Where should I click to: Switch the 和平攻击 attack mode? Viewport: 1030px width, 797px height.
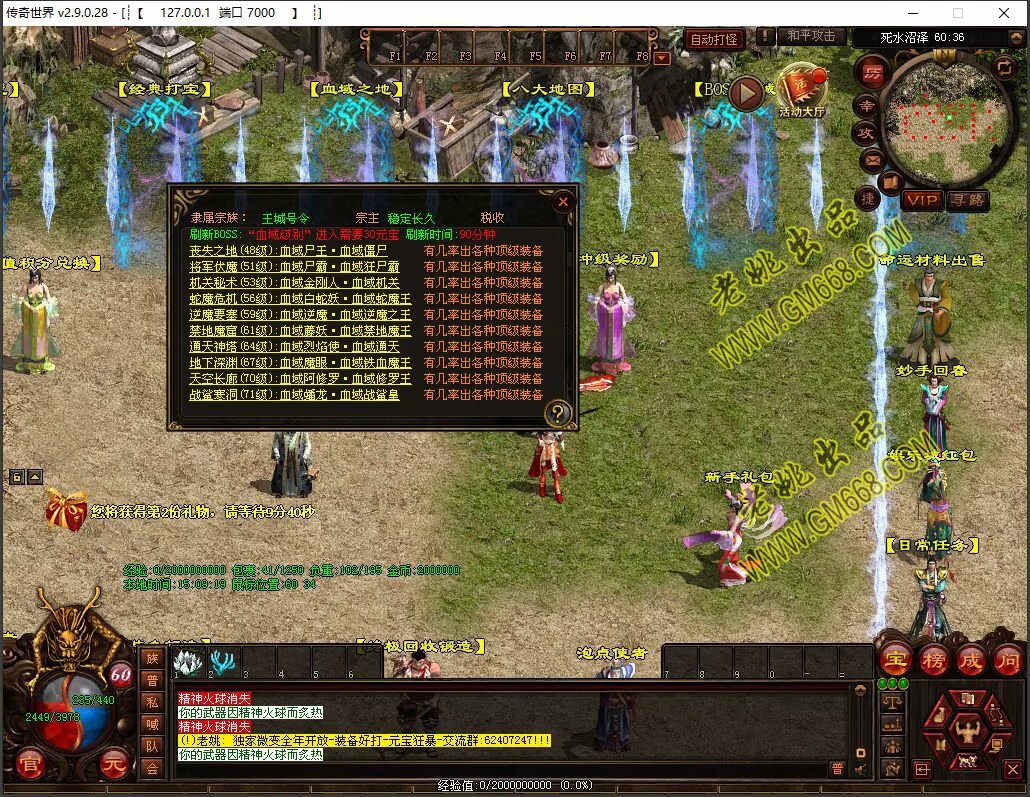click(810, 36)
